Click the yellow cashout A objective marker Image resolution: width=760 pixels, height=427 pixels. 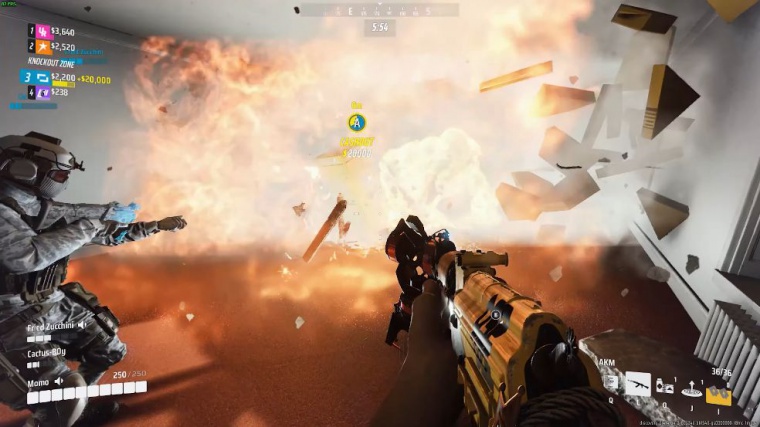pos(356,122)
